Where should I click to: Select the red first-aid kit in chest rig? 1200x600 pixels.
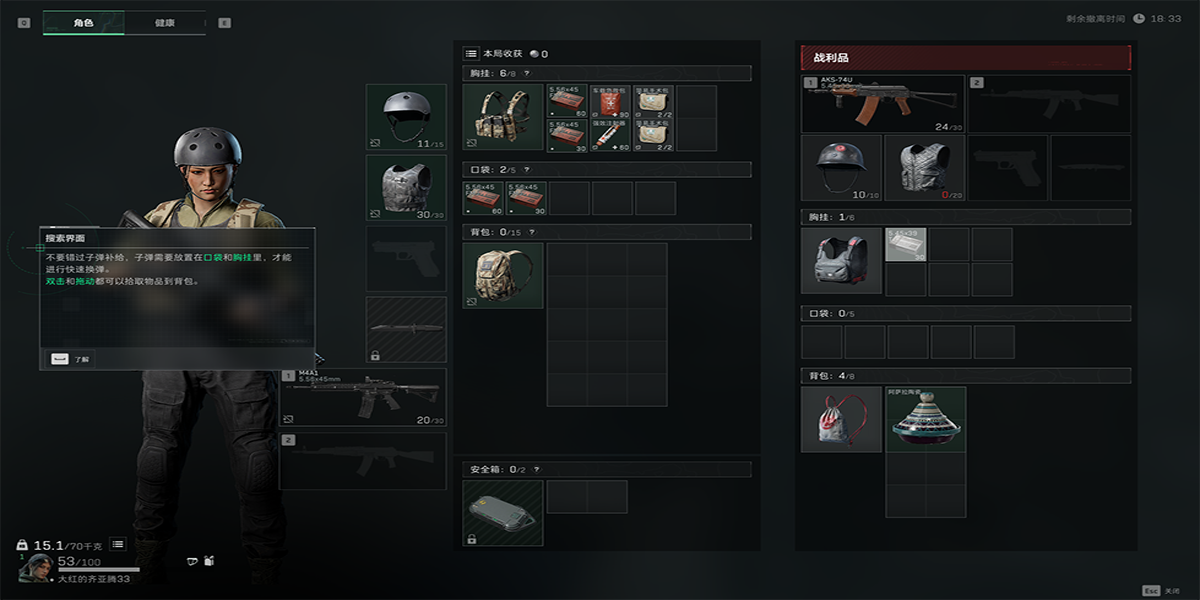click(610, 103)
